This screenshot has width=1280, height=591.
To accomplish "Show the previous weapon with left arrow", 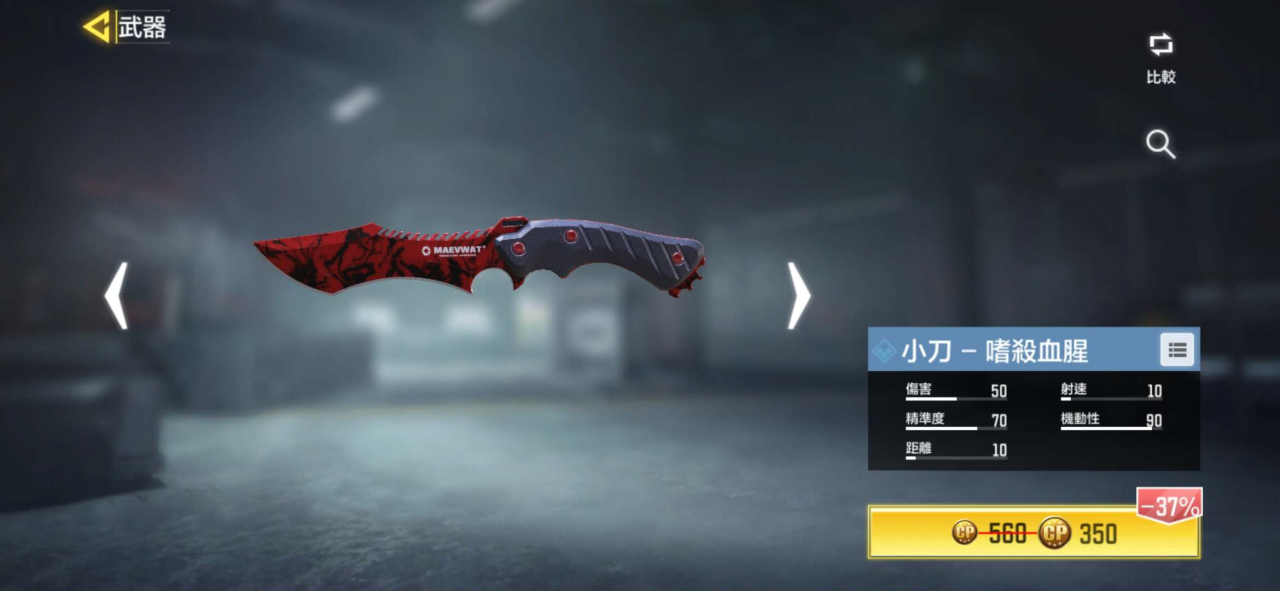I will [x=116, y=296].
